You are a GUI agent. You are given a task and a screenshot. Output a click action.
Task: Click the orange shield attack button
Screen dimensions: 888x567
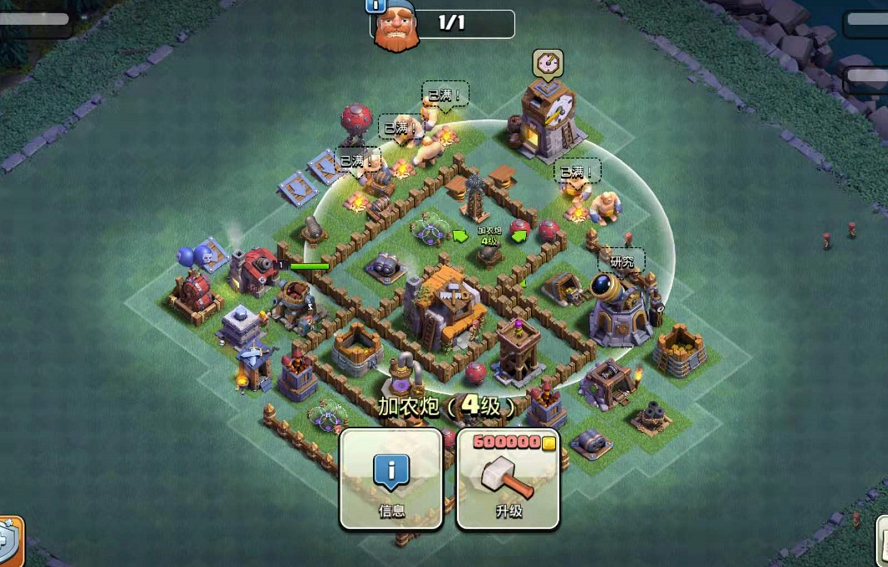[9, 541]
